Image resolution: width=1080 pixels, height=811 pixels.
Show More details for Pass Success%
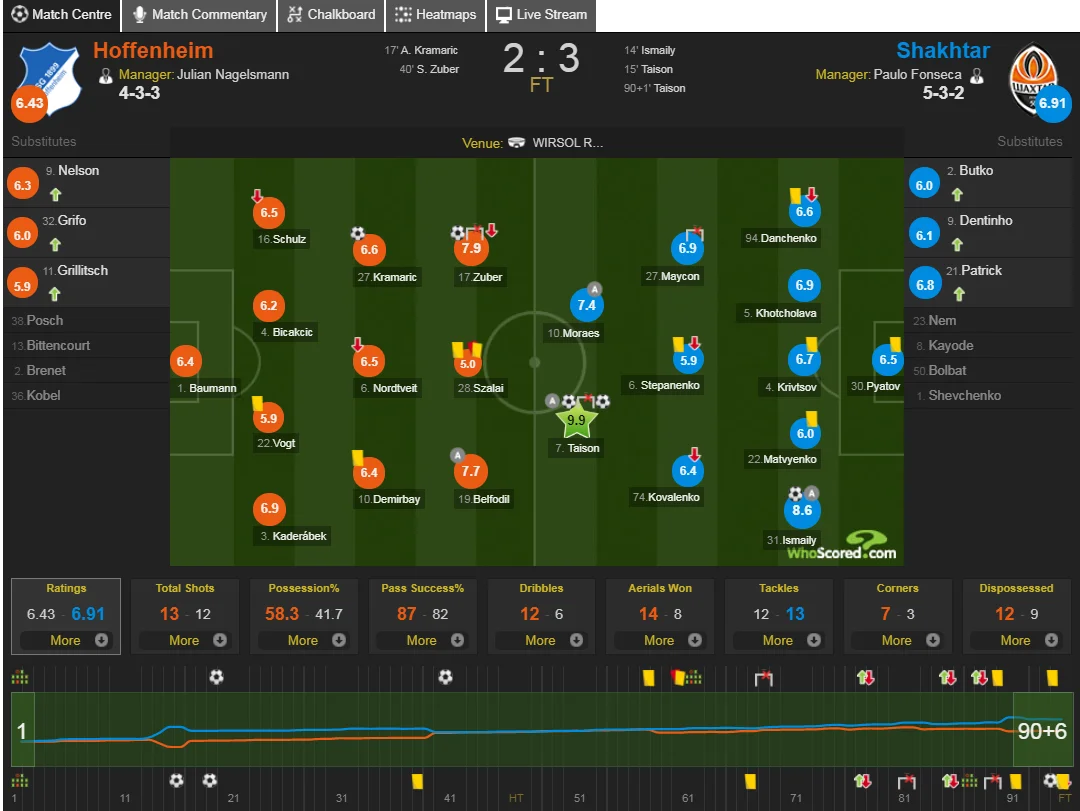tap(422, 640)
